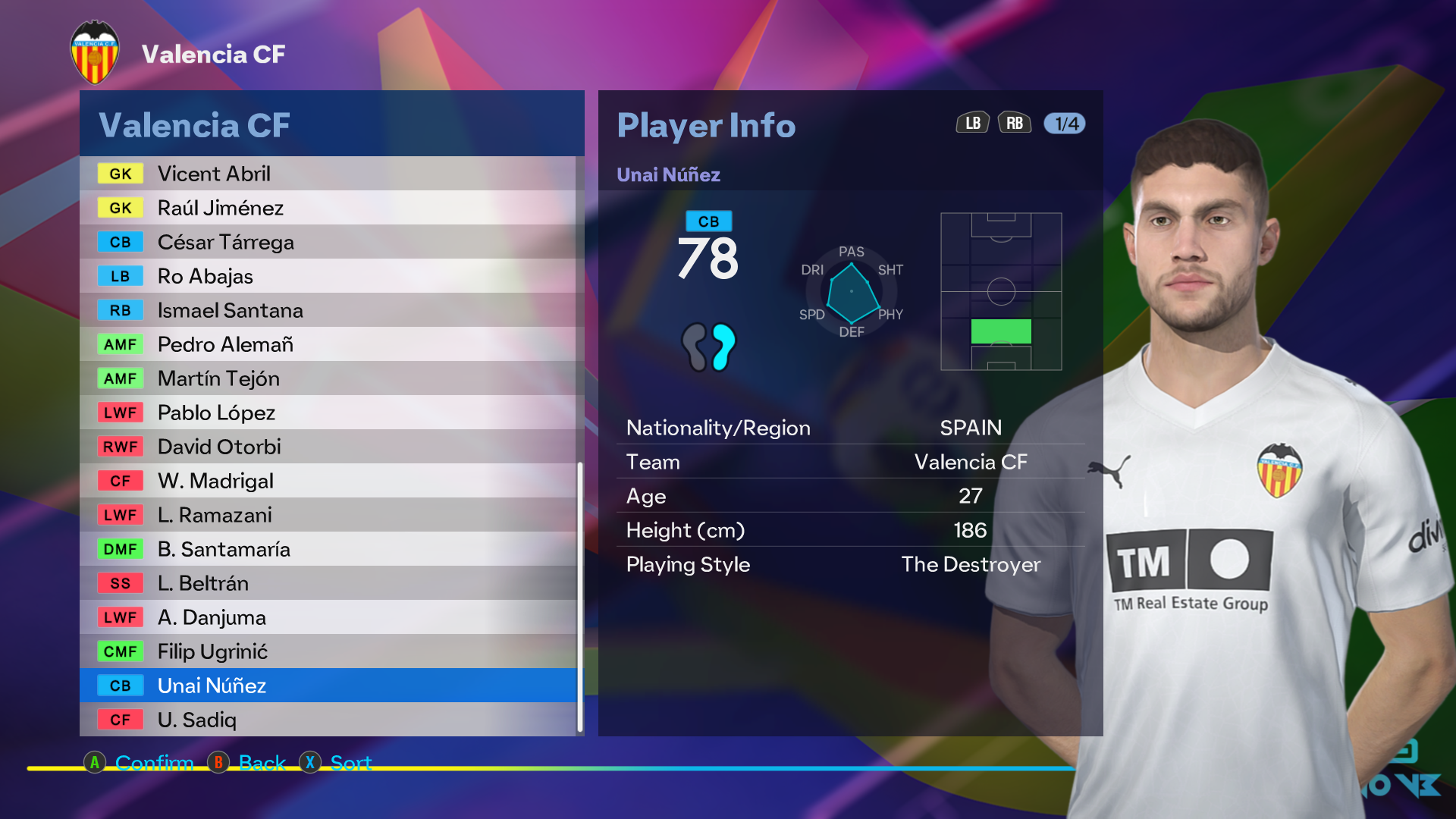The height and width of the screenshot is (819, 1456).
Task: Select Filip Ugrinić's row
Action: pos(328,651)
